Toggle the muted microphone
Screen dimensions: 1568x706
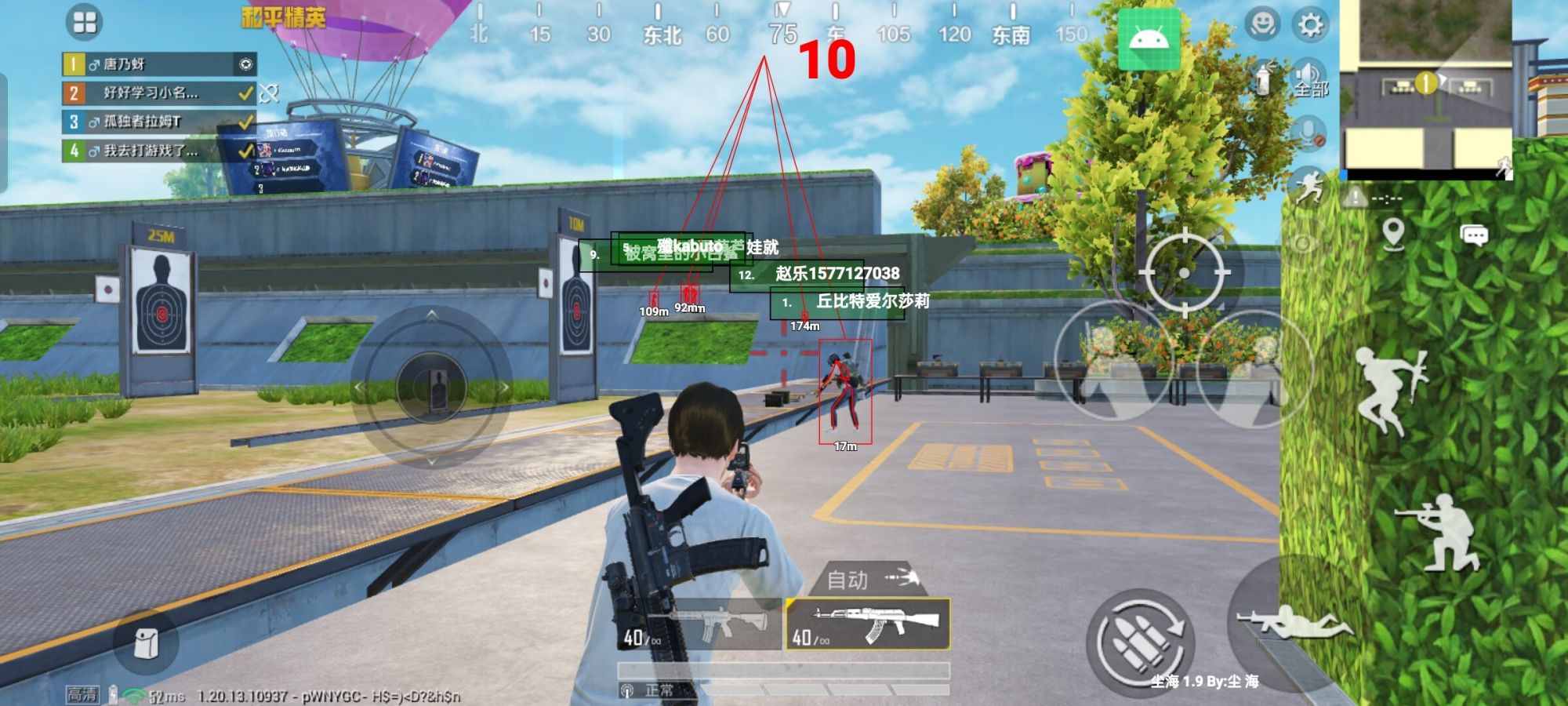click(1308, 133)
